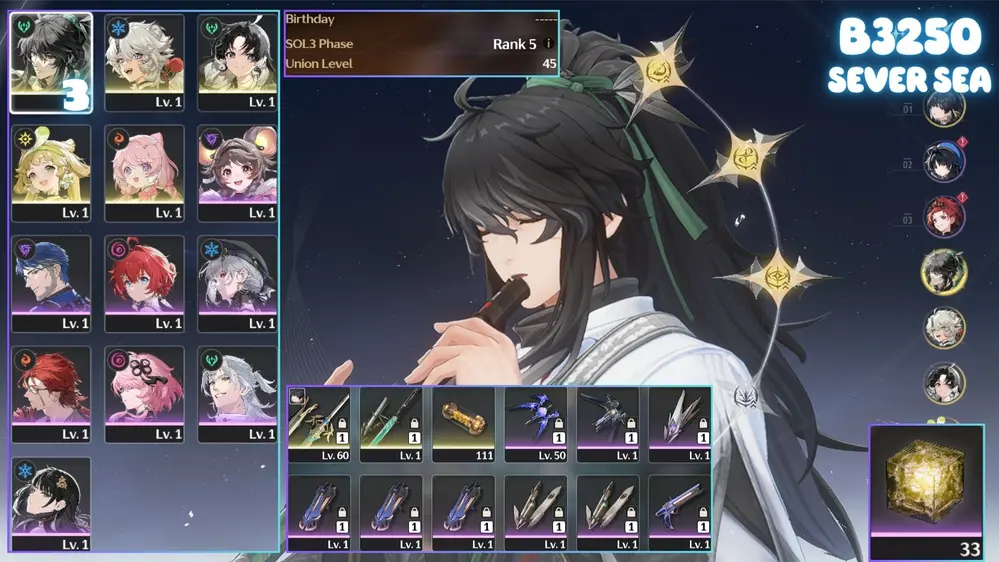Select team slot 01 character avatar
The image size is (999, 562).
pyautogui.click(x=943, y=108)
